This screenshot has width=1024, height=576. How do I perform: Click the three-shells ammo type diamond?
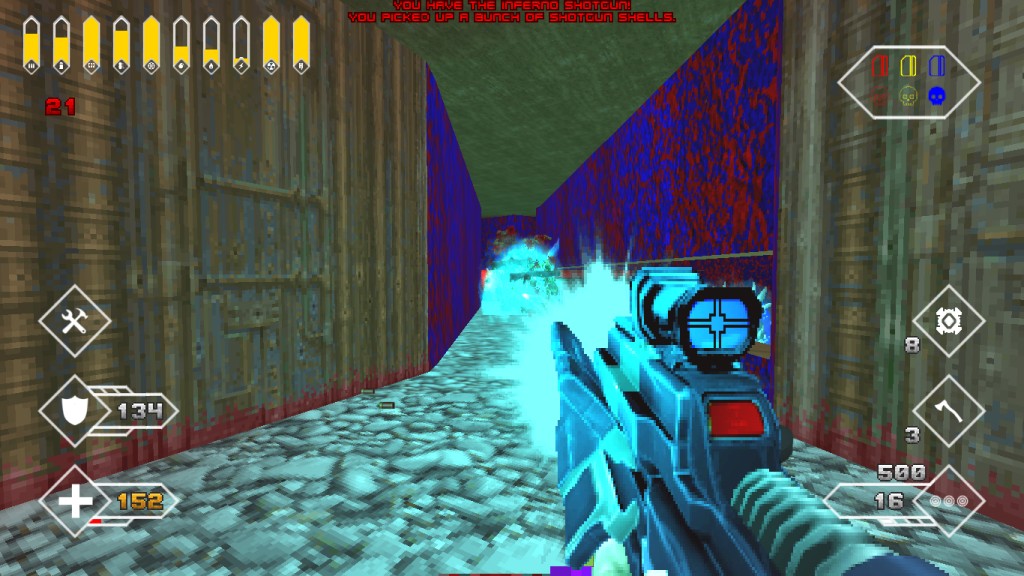pos(948,500)
